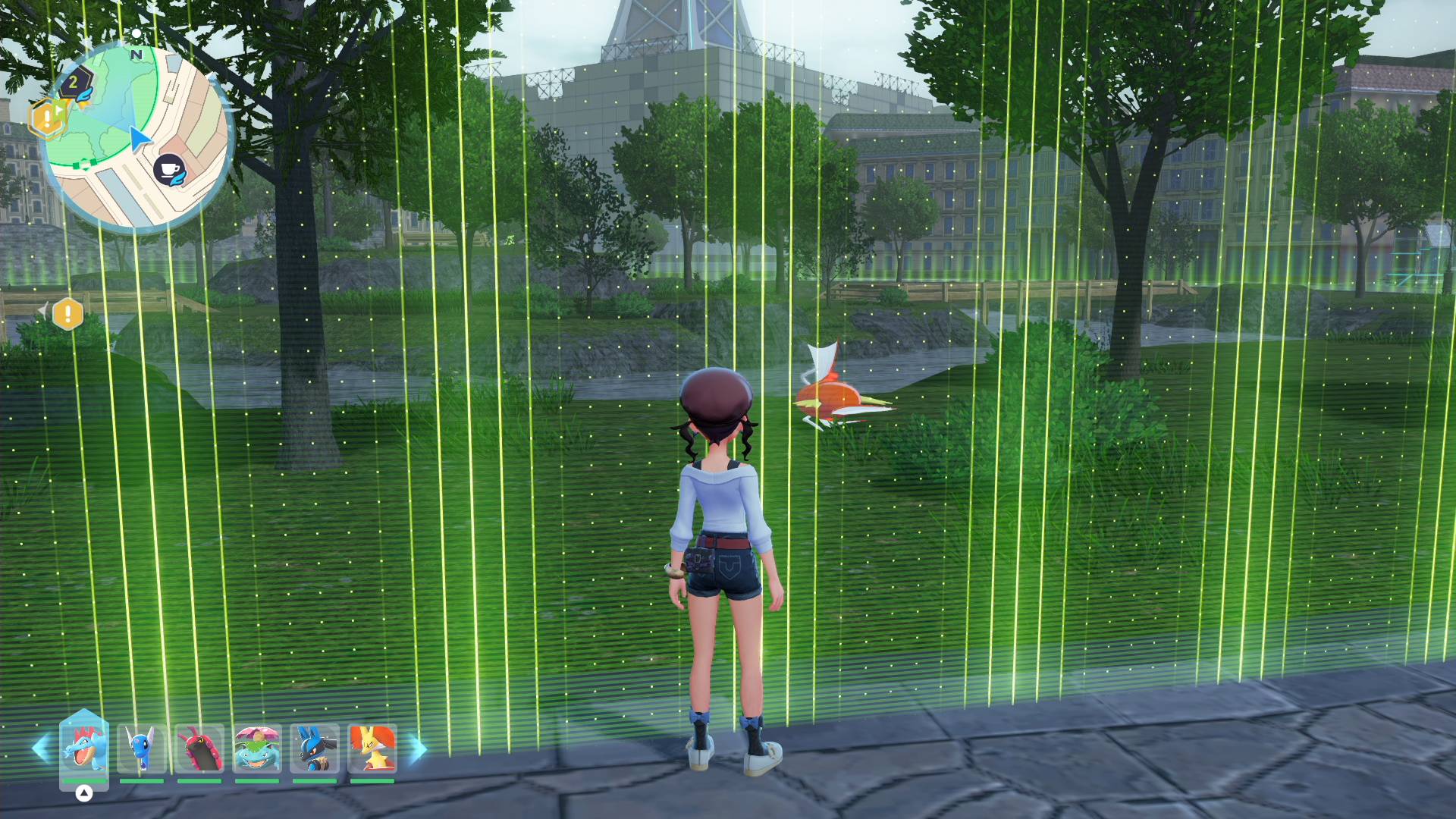Click the party bar's left arrow
Image resolution: width=1456 pixels, height=819 pixels.
(41, 748)
